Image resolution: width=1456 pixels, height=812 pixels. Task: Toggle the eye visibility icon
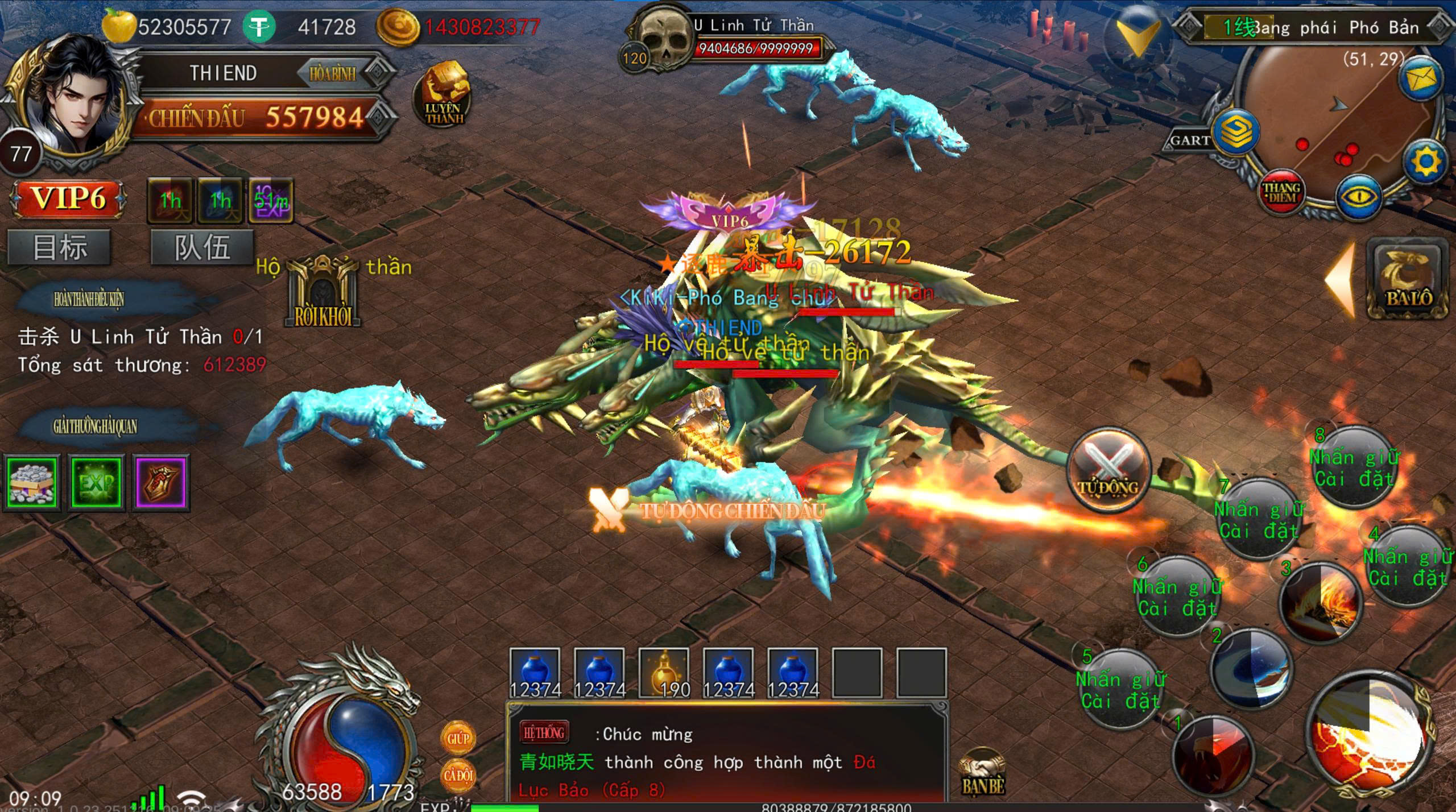click(1359, 197)
